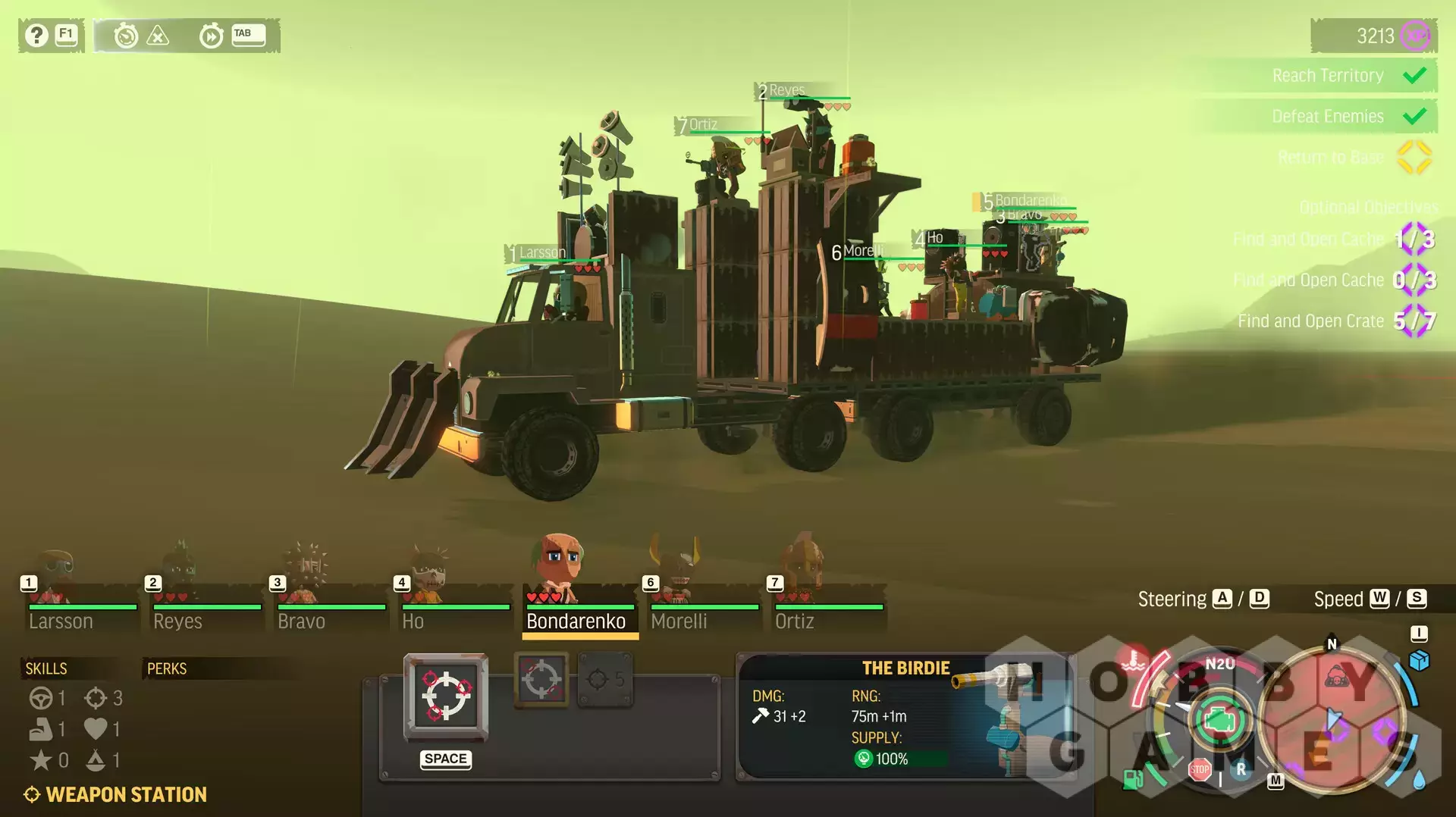
Task: Click the red STOP brake icon
Action: click(1199, 770)
